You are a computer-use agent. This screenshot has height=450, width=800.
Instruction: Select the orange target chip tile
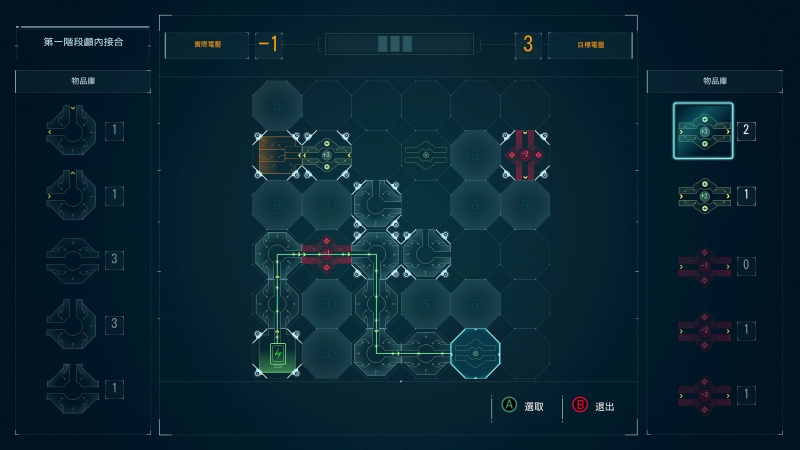point(277,155)
